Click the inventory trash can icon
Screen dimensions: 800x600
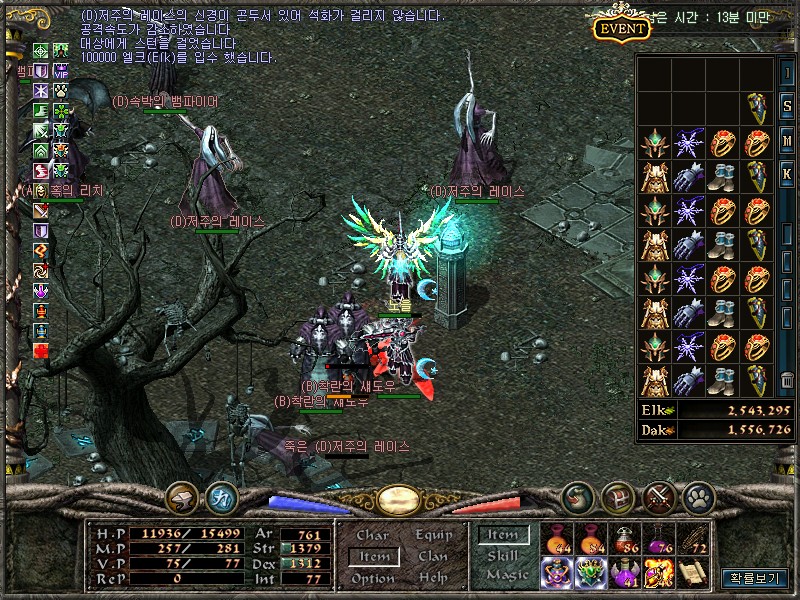point(788,380)
